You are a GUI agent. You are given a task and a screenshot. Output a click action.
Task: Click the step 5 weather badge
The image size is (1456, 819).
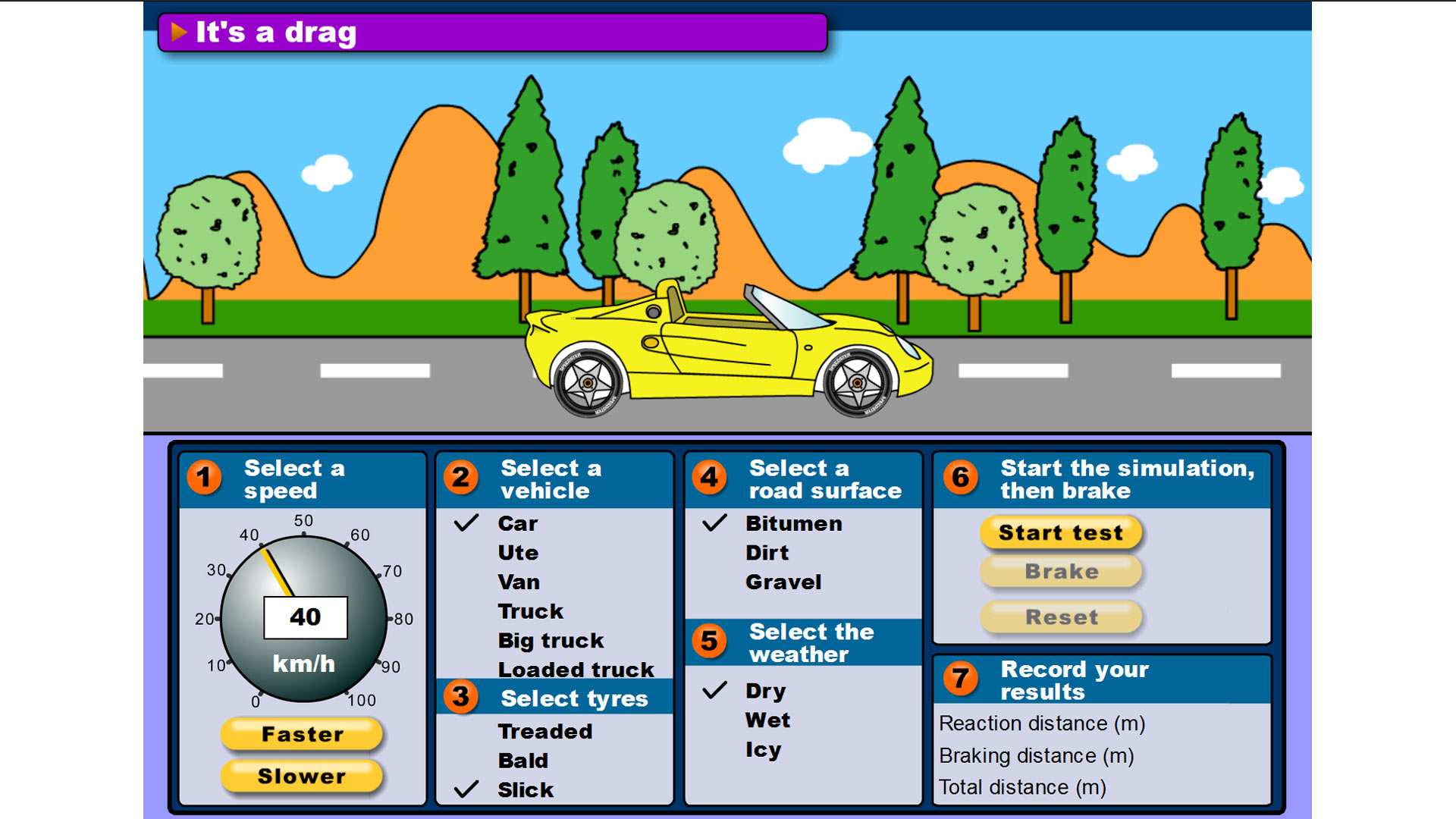click(708, 642)
